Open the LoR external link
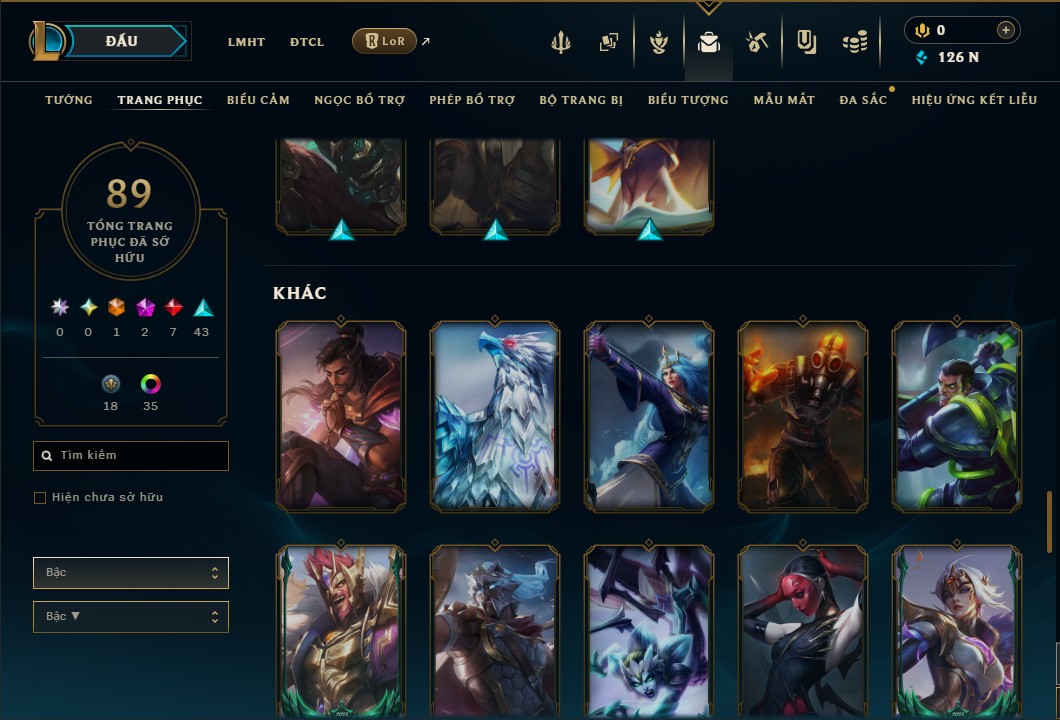 point(385,41)
